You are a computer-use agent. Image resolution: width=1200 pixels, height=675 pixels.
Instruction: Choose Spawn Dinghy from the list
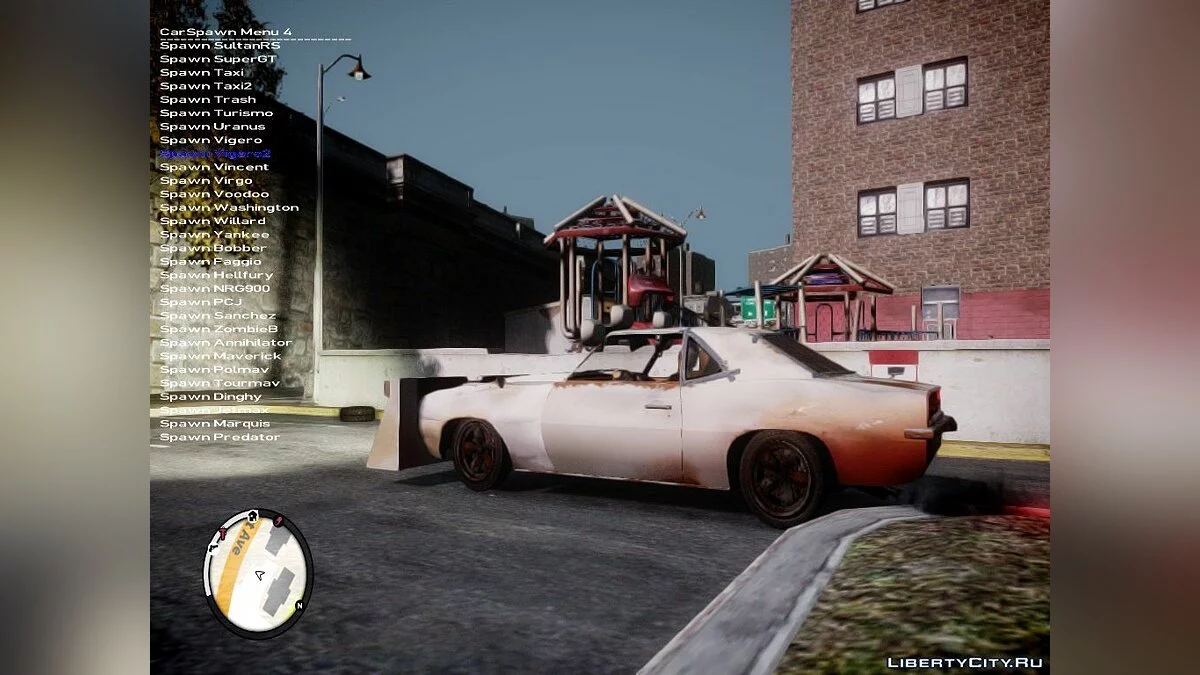click(211, 396)
